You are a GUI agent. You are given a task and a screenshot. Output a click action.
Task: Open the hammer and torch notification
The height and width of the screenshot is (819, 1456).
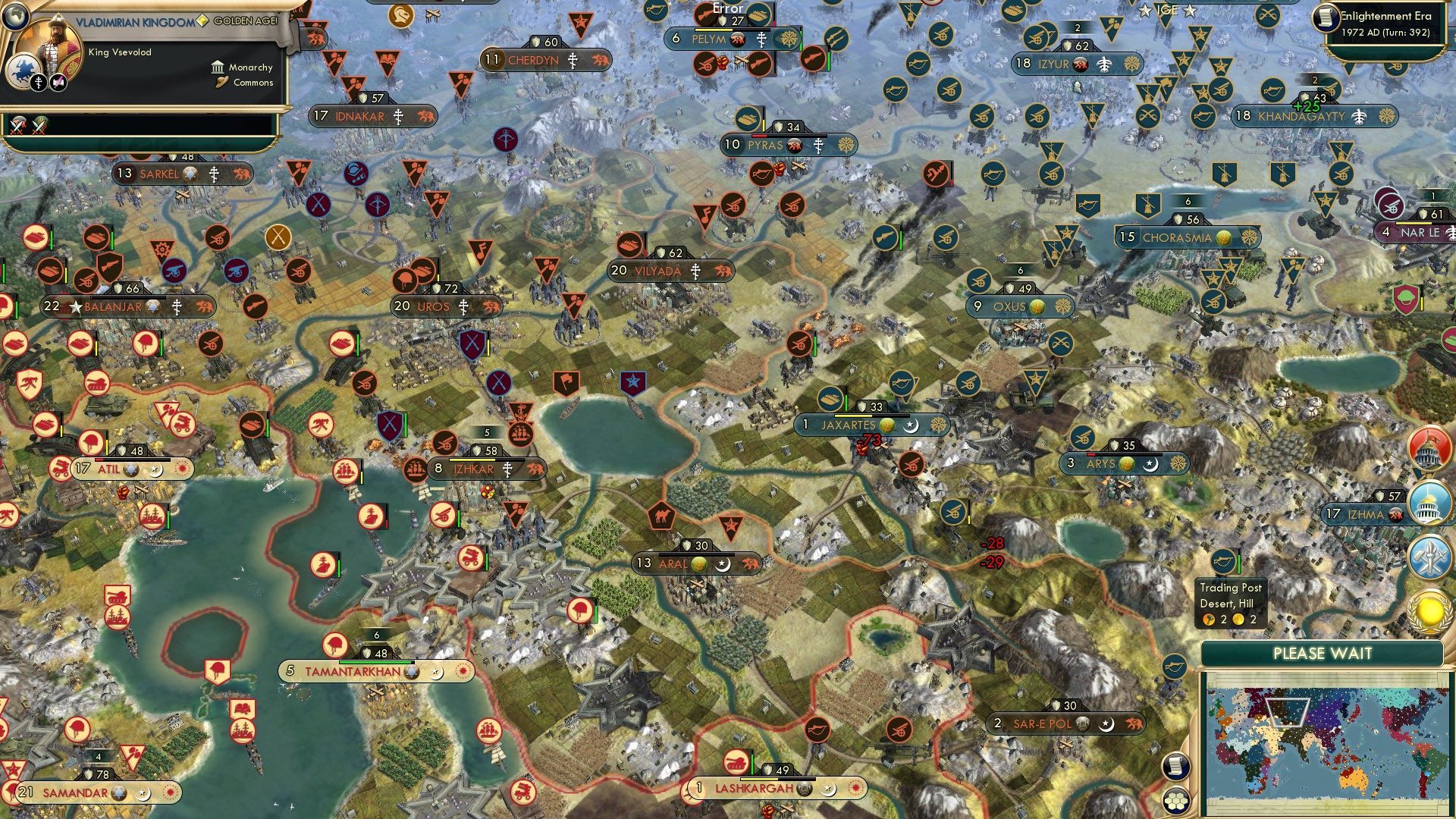coord(1429,557)
